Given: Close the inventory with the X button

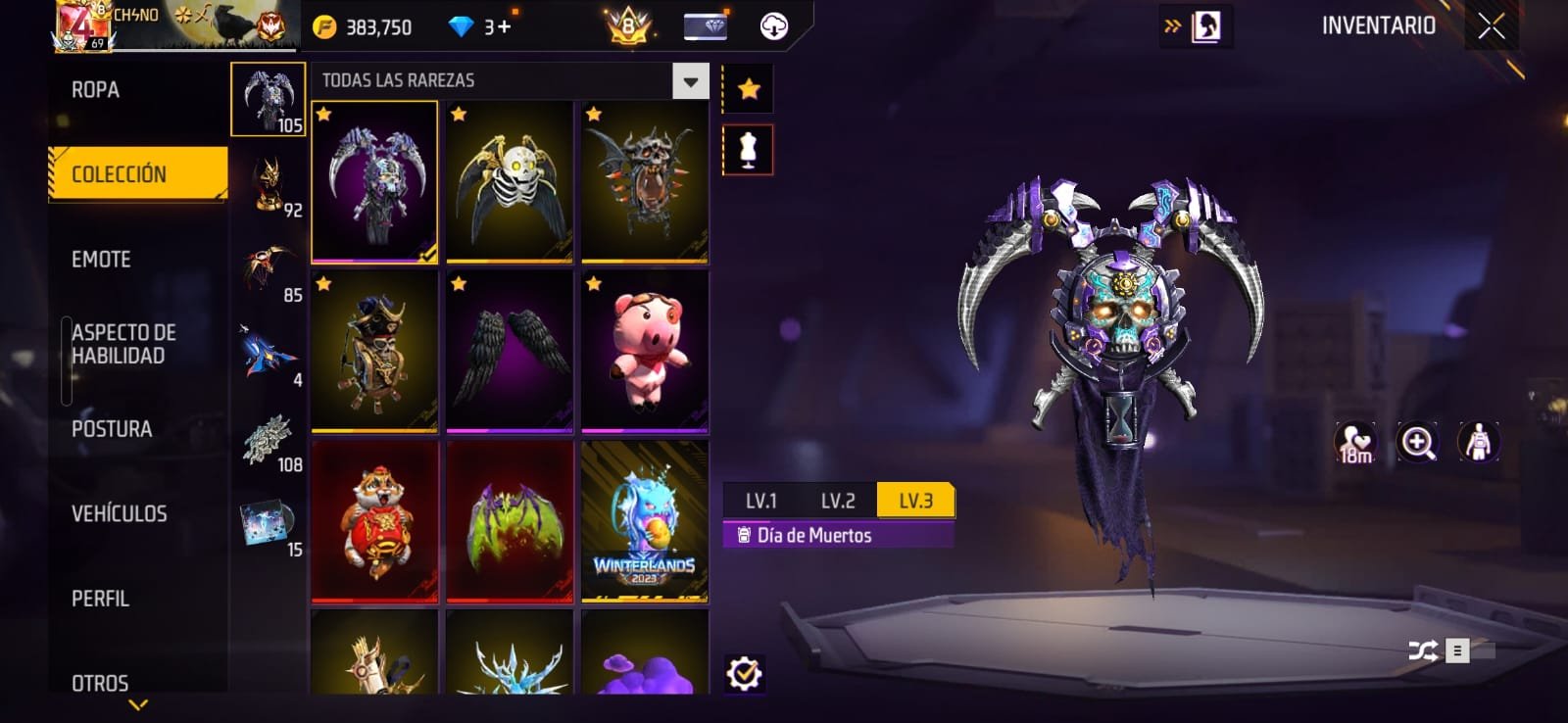Looking at the screenshot, I should click(1491, 26).
